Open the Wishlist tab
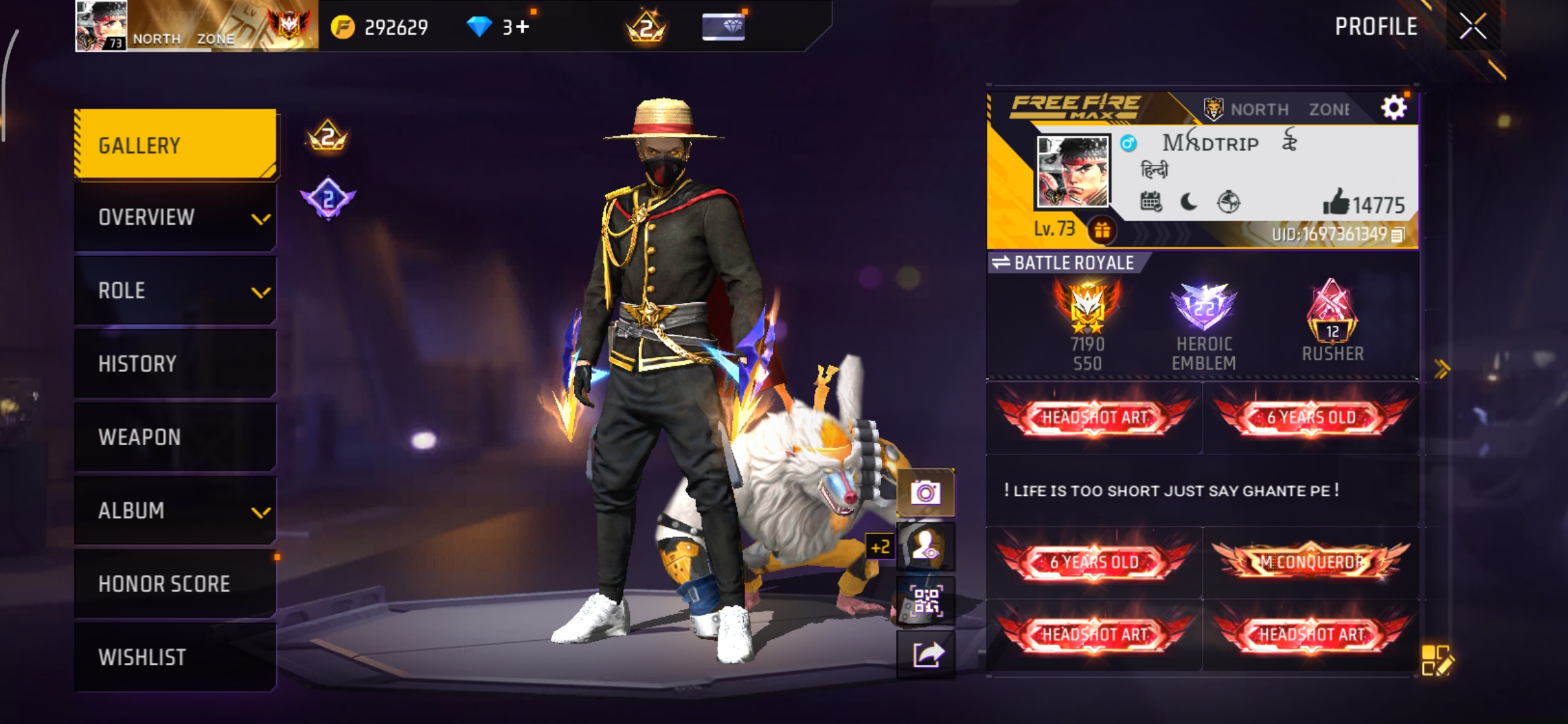Image resolution: width=1568 pixels, height=724 pixels. coord(176,657)
